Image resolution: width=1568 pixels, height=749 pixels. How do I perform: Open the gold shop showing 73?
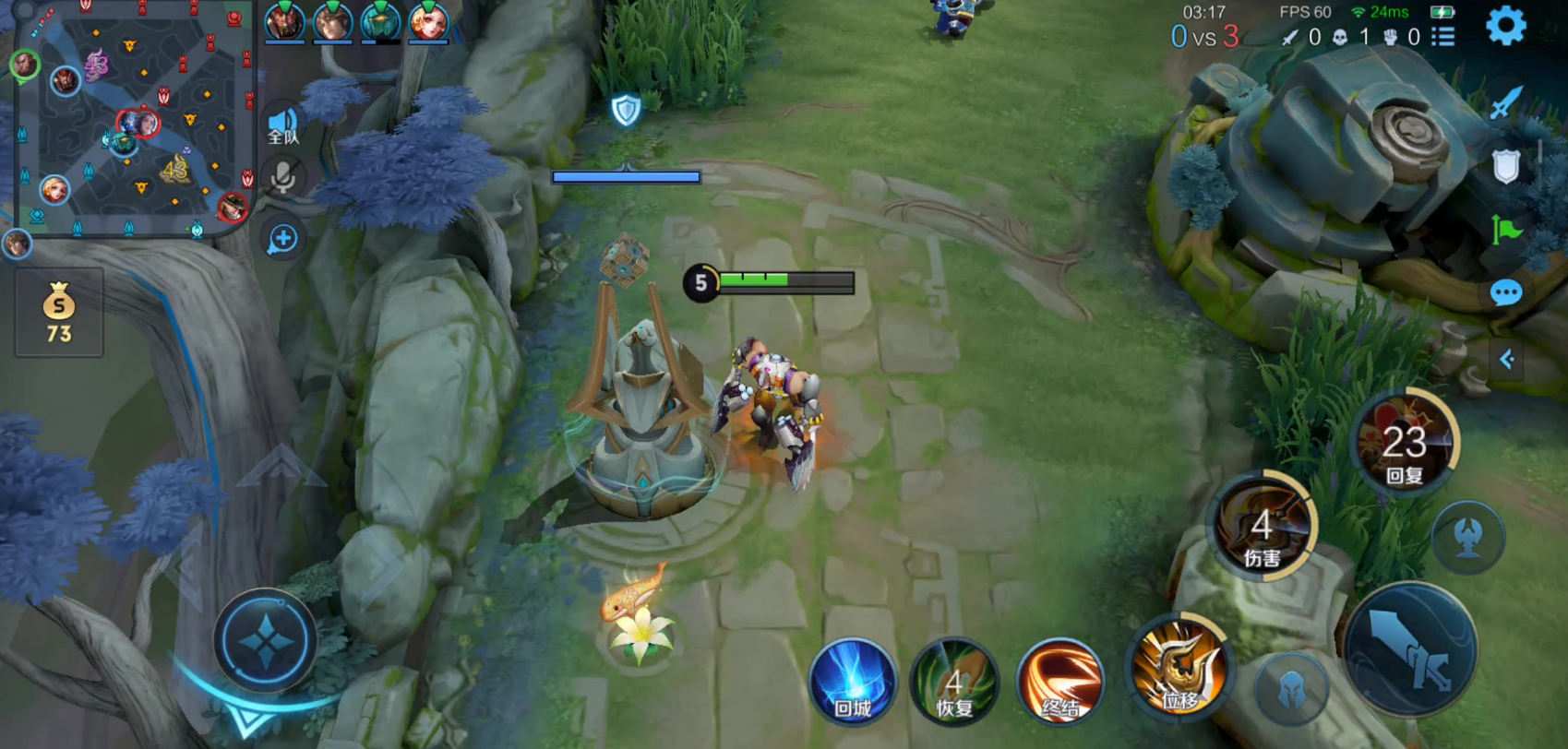59,314
